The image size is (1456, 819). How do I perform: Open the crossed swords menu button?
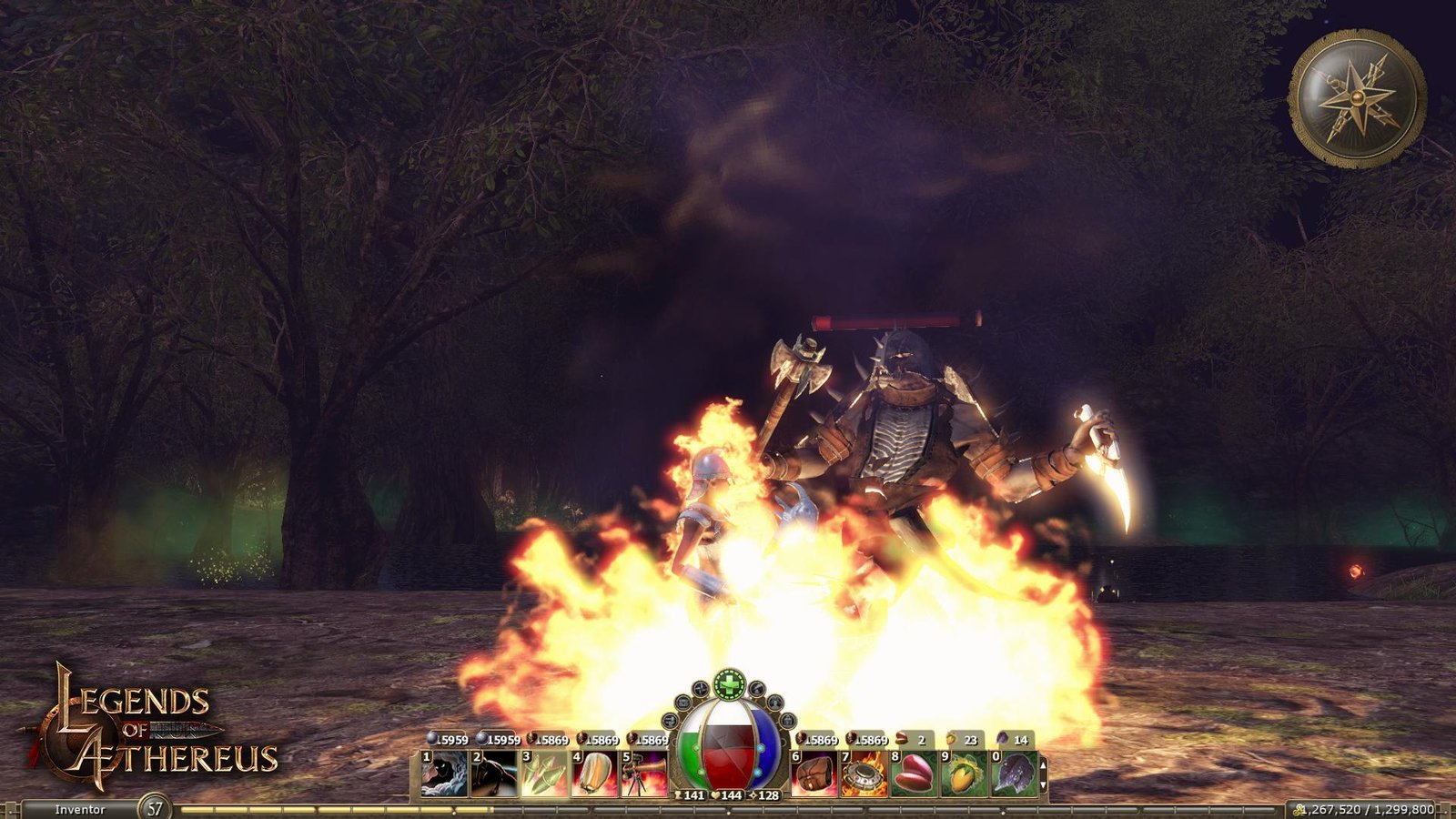coord(700,689)
